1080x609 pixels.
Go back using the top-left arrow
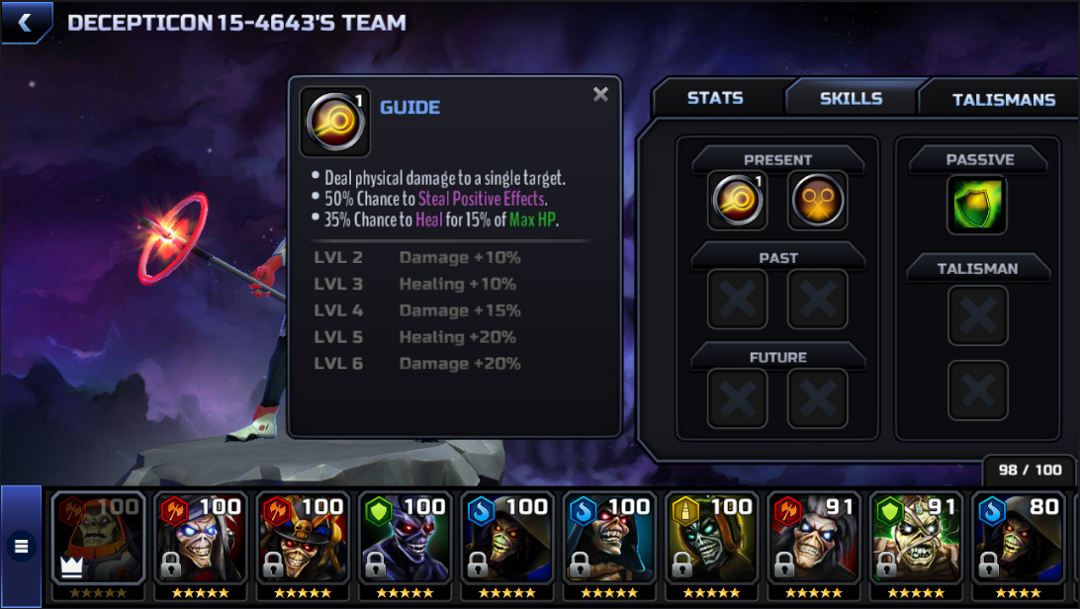pyautogui.click(x=24, y=22)
